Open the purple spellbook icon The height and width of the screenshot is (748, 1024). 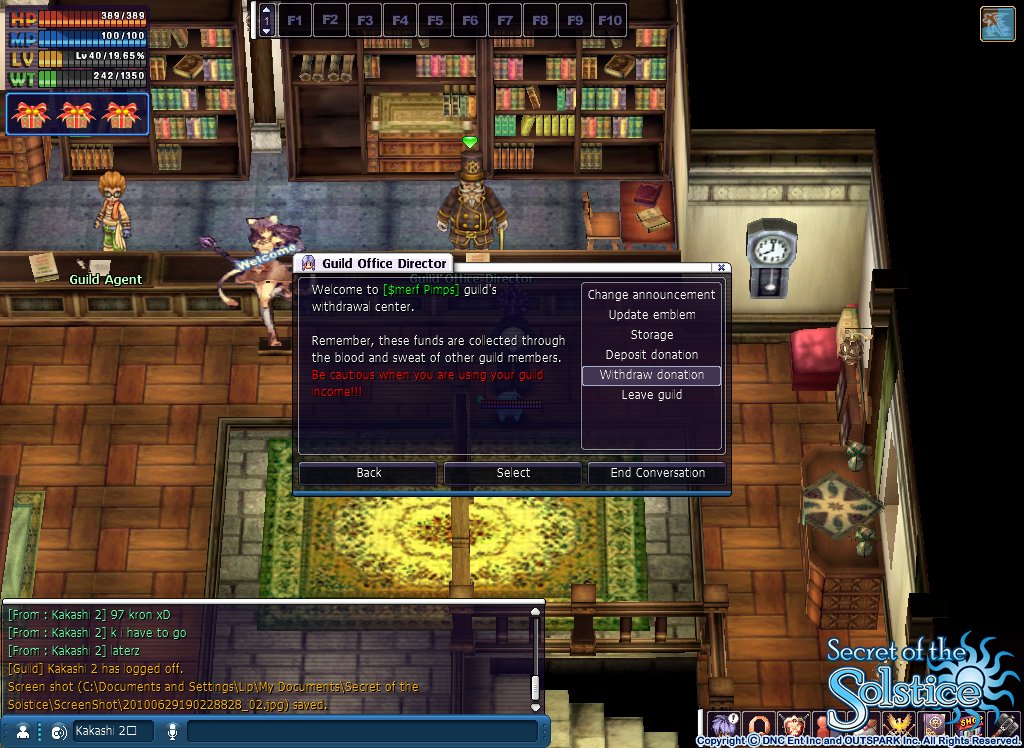pyautogui.click(x=937, y=723)
